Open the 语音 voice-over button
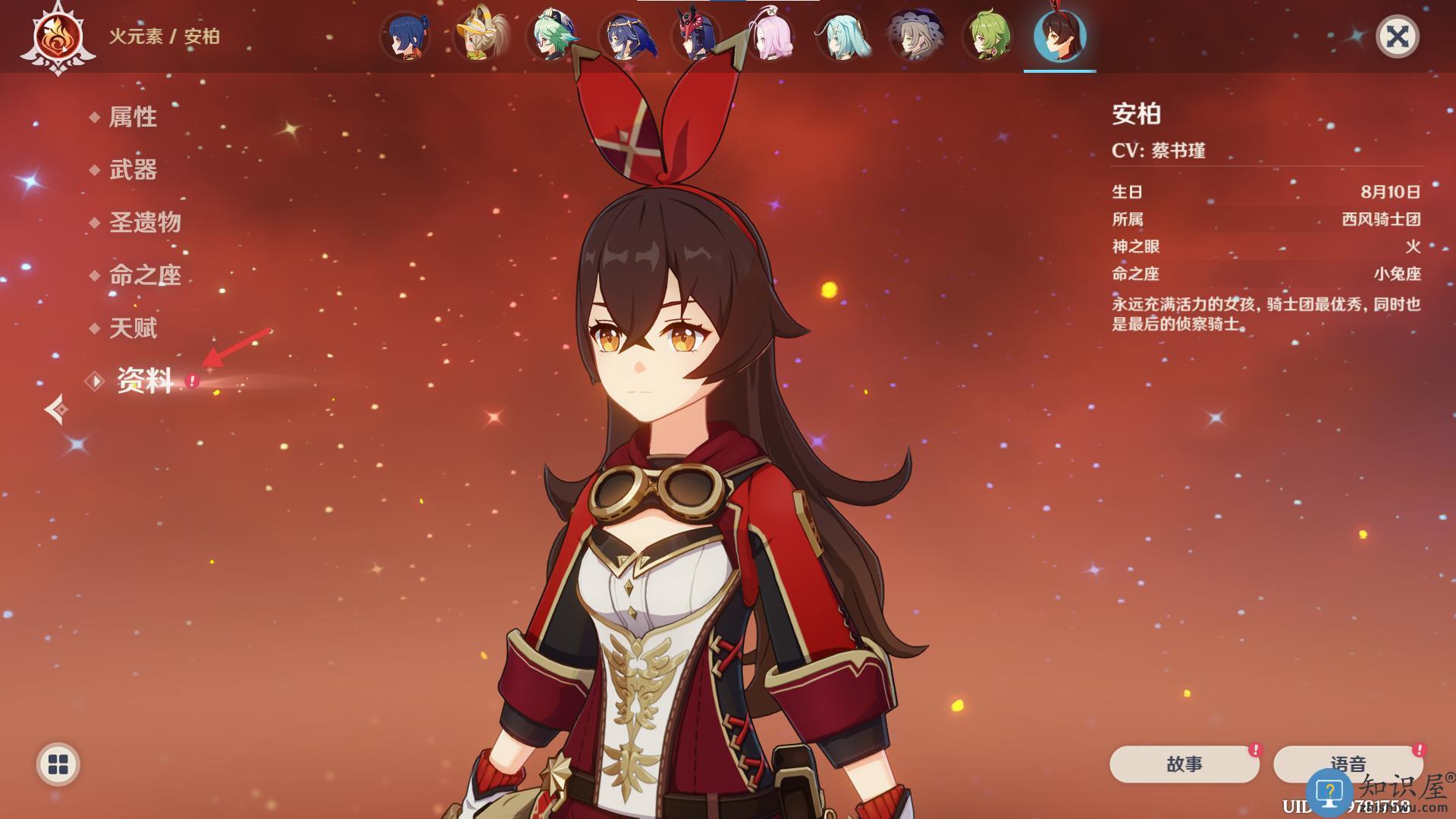Viewport: 1456px width, 819px height. click(1348, 763)
